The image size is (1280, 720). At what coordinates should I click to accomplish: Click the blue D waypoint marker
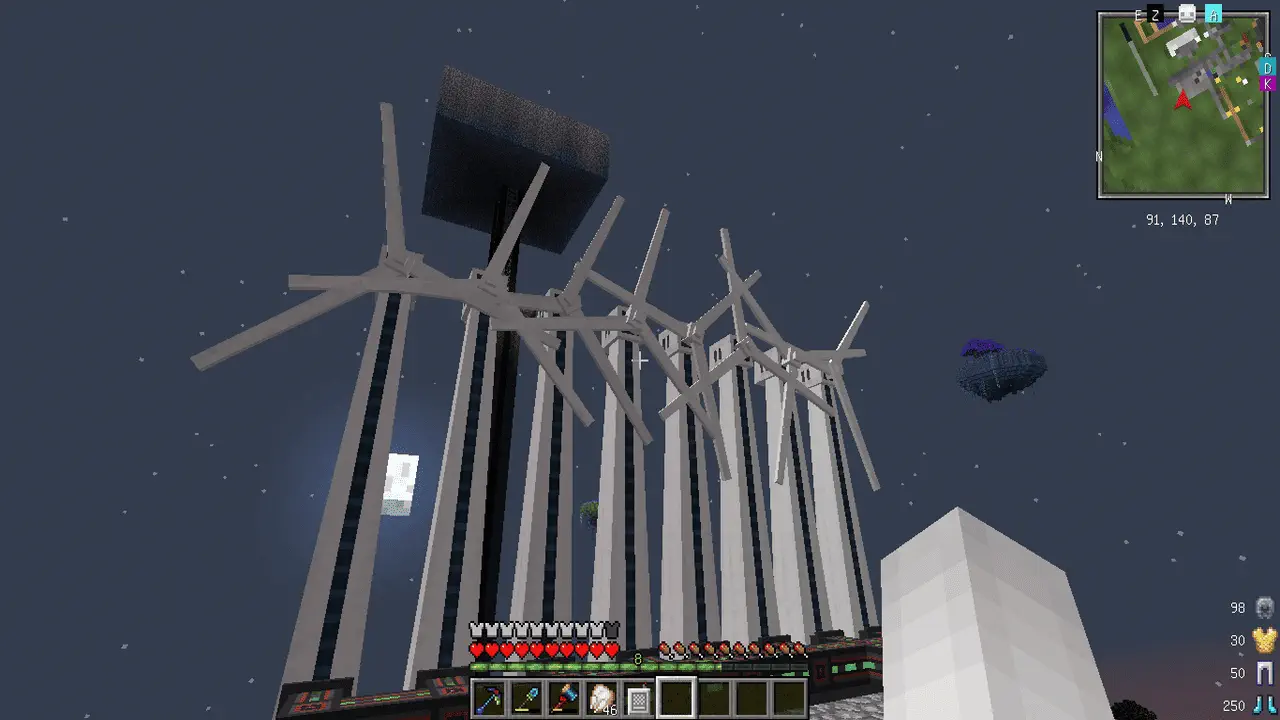(1268, 68)
